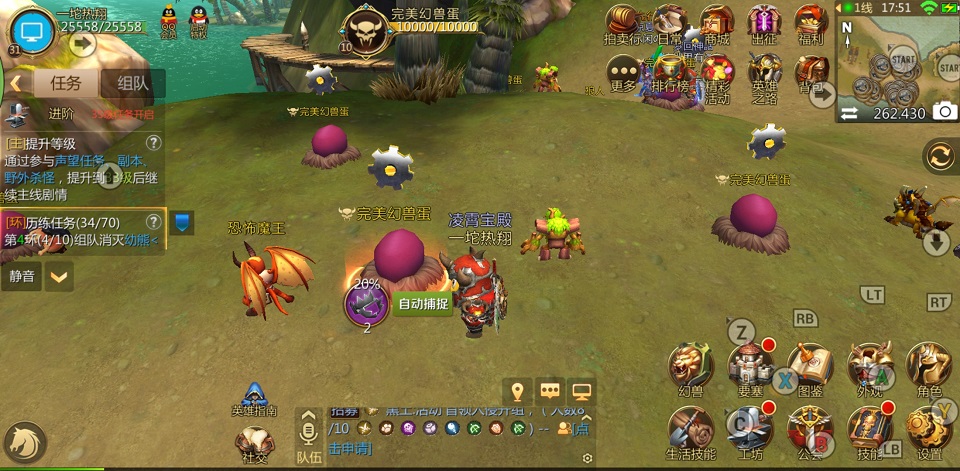Click the camera screenshot button

pos(943,112)
